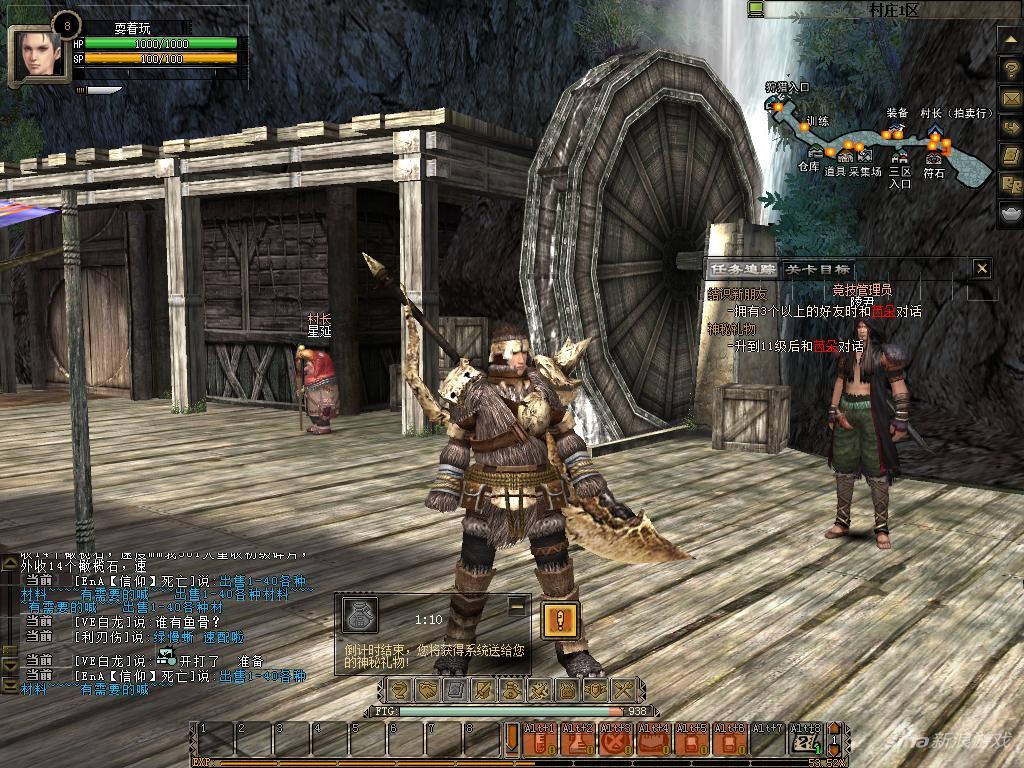Click the yellow exclamation mark notification

tap(561, 620)
